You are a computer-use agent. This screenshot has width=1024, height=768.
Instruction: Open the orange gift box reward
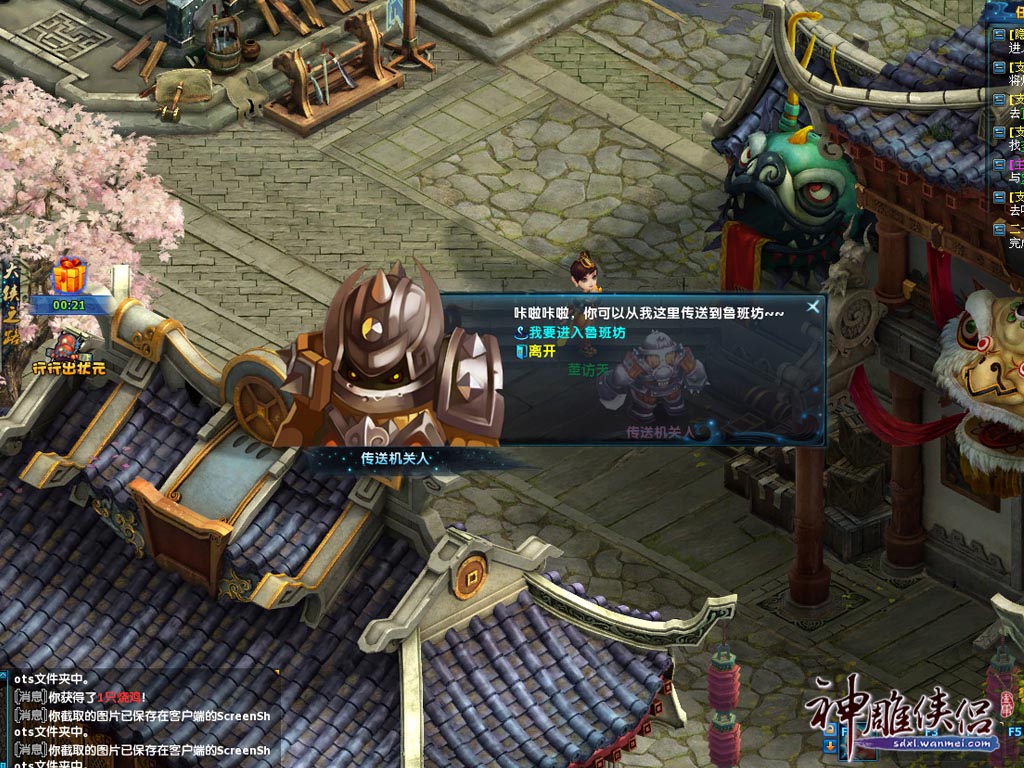point(70,275)
